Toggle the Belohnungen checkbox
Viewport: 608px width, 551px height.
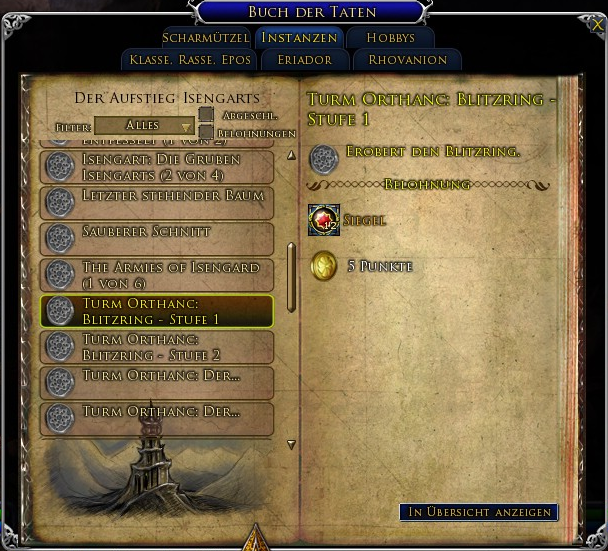(206, 132)
